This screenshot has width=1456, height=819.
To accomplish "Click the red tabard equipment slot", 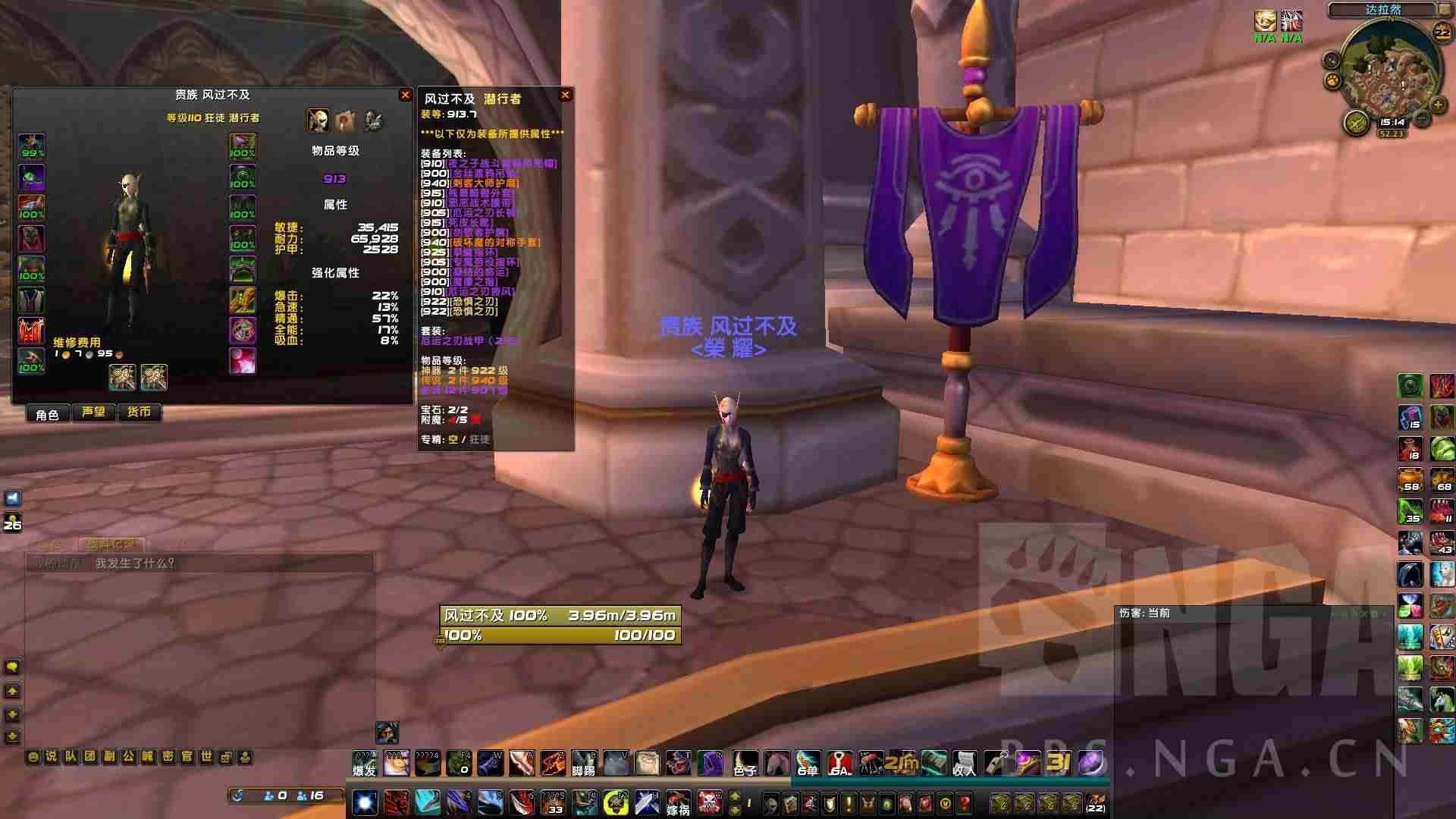I will [x=31, y=331].
